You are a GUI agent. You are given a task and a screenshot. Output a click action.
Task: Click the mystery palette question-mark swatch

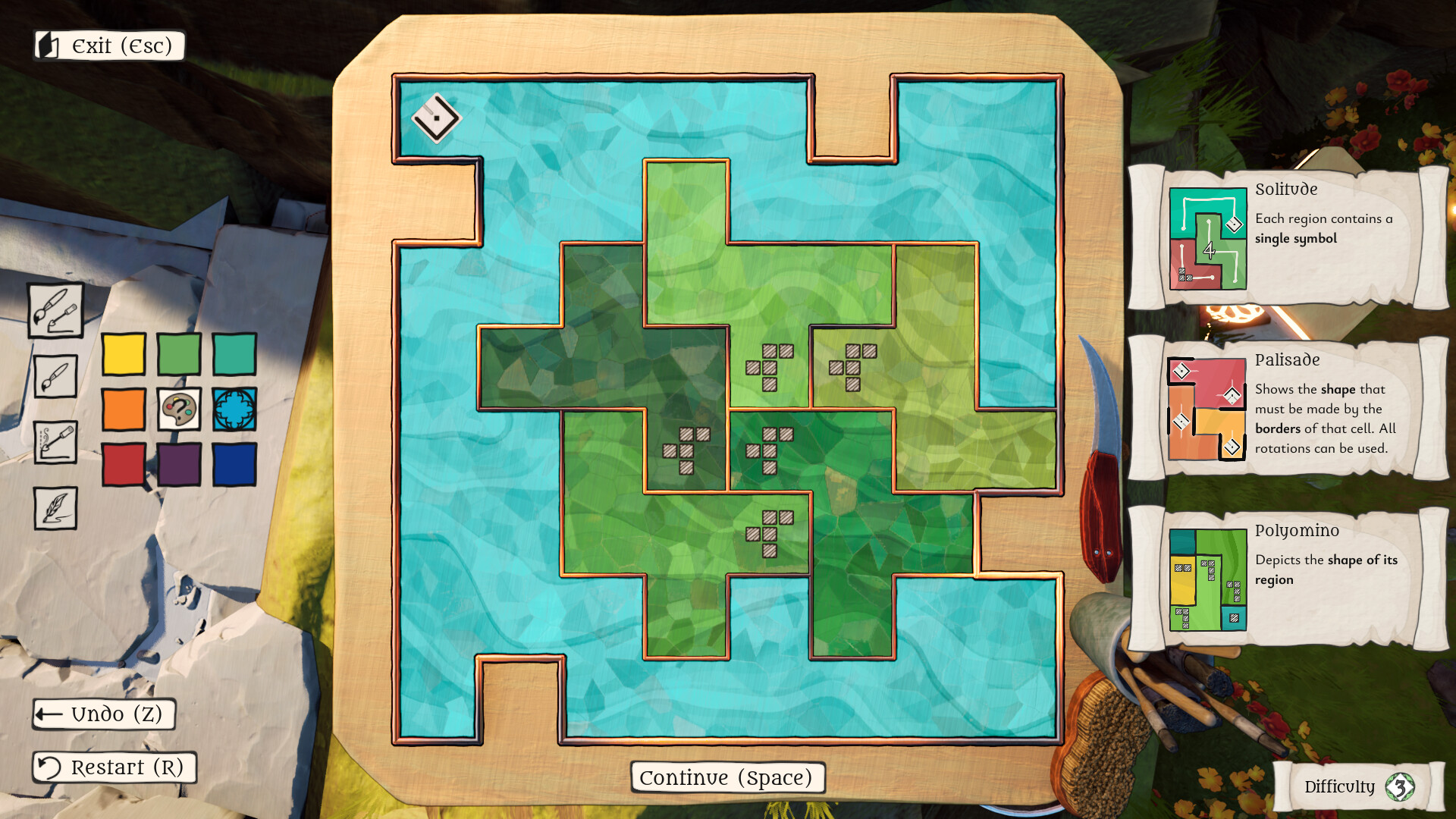(179, 409)
